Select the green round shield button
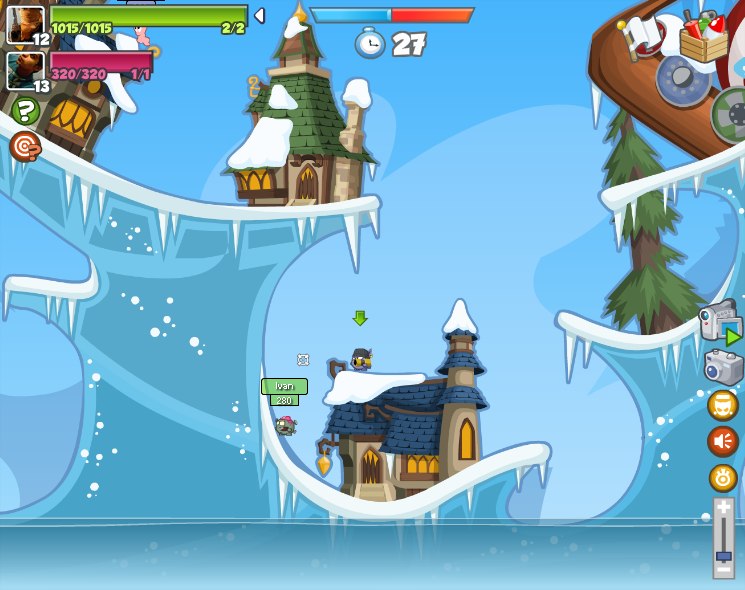The width and height of the screenshot is (745, 590). point(732,113)
